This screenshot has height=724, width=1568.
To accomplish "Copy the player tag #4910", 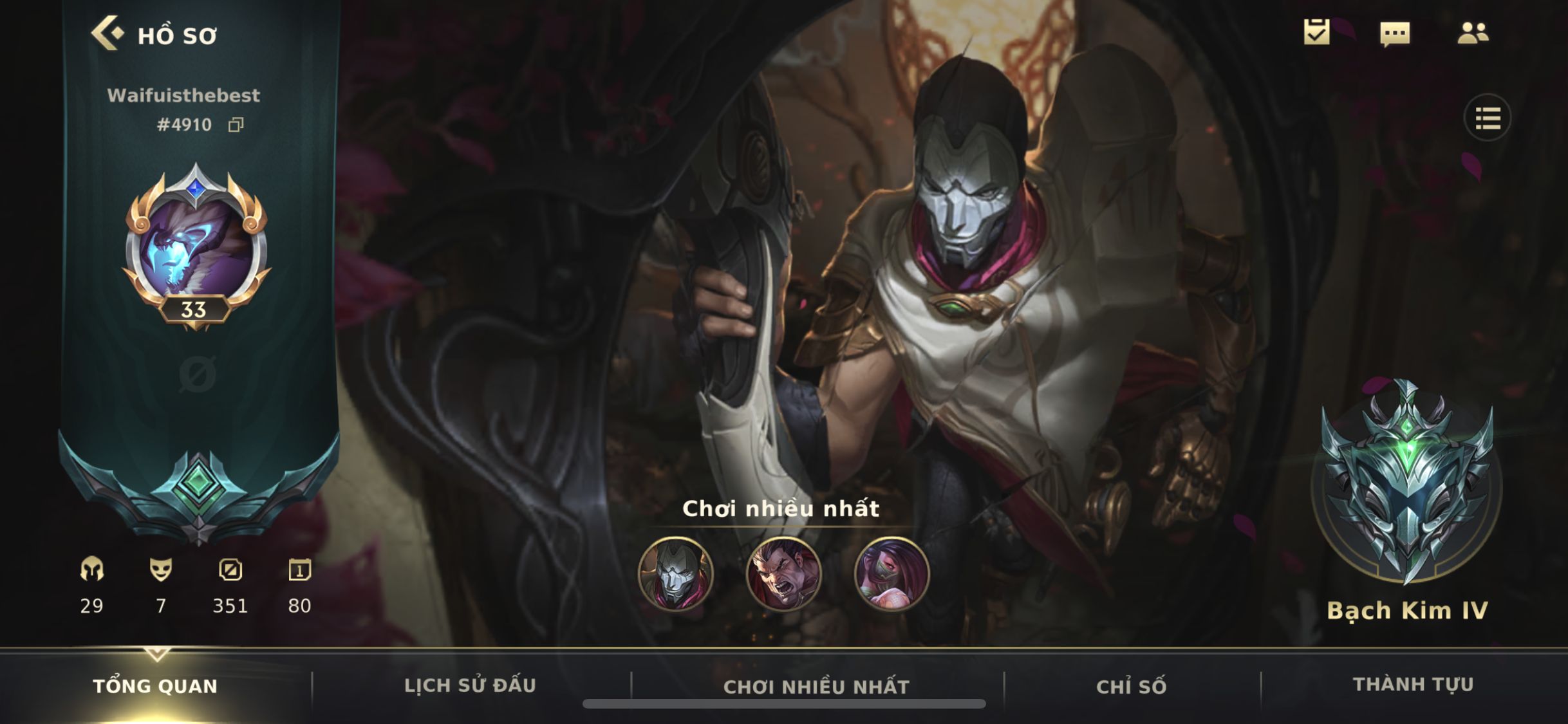I will [236, 125].
